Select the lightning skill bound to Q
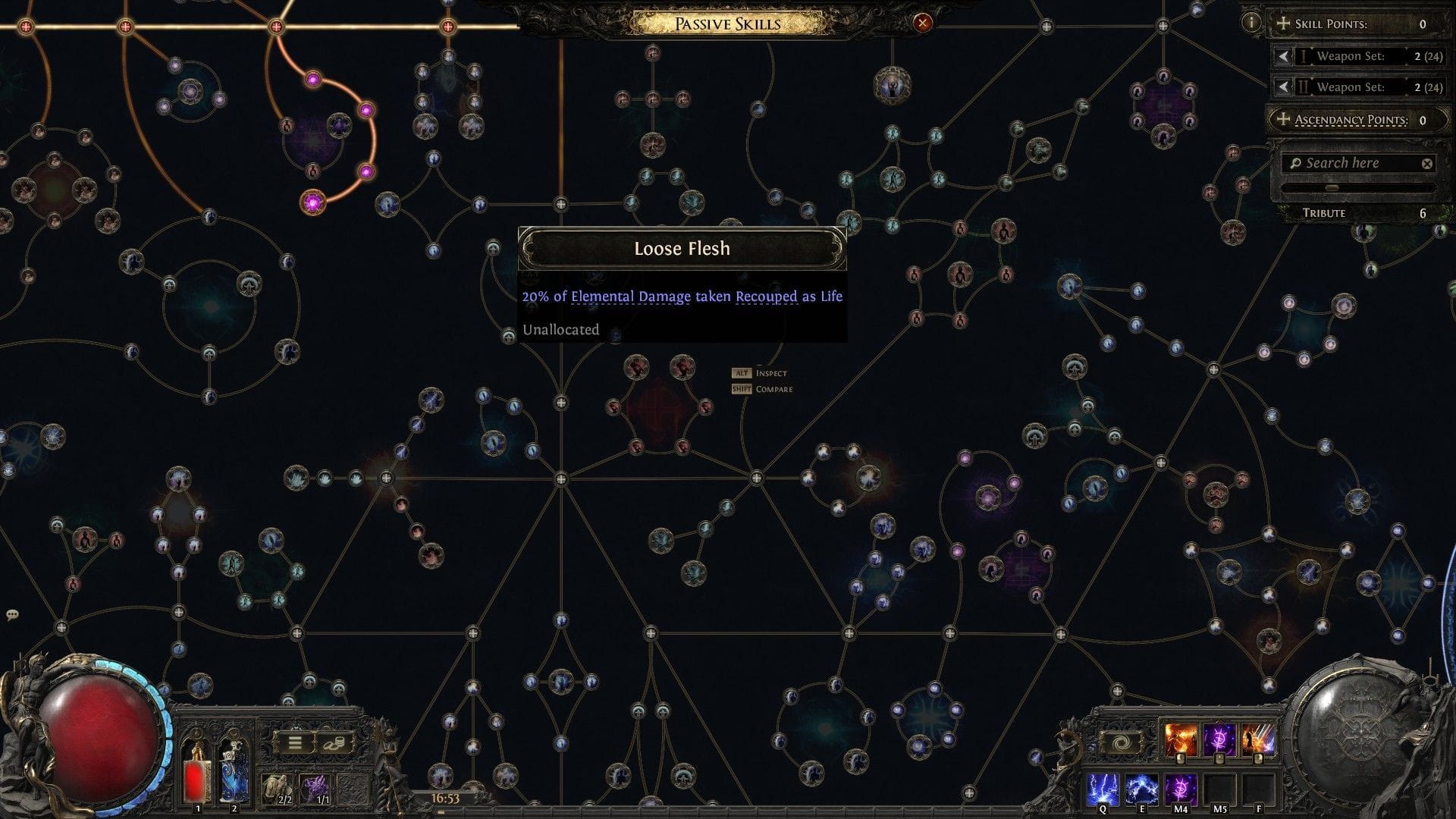Viewport: 1456px width, 819px height. tap(1103, 789)
